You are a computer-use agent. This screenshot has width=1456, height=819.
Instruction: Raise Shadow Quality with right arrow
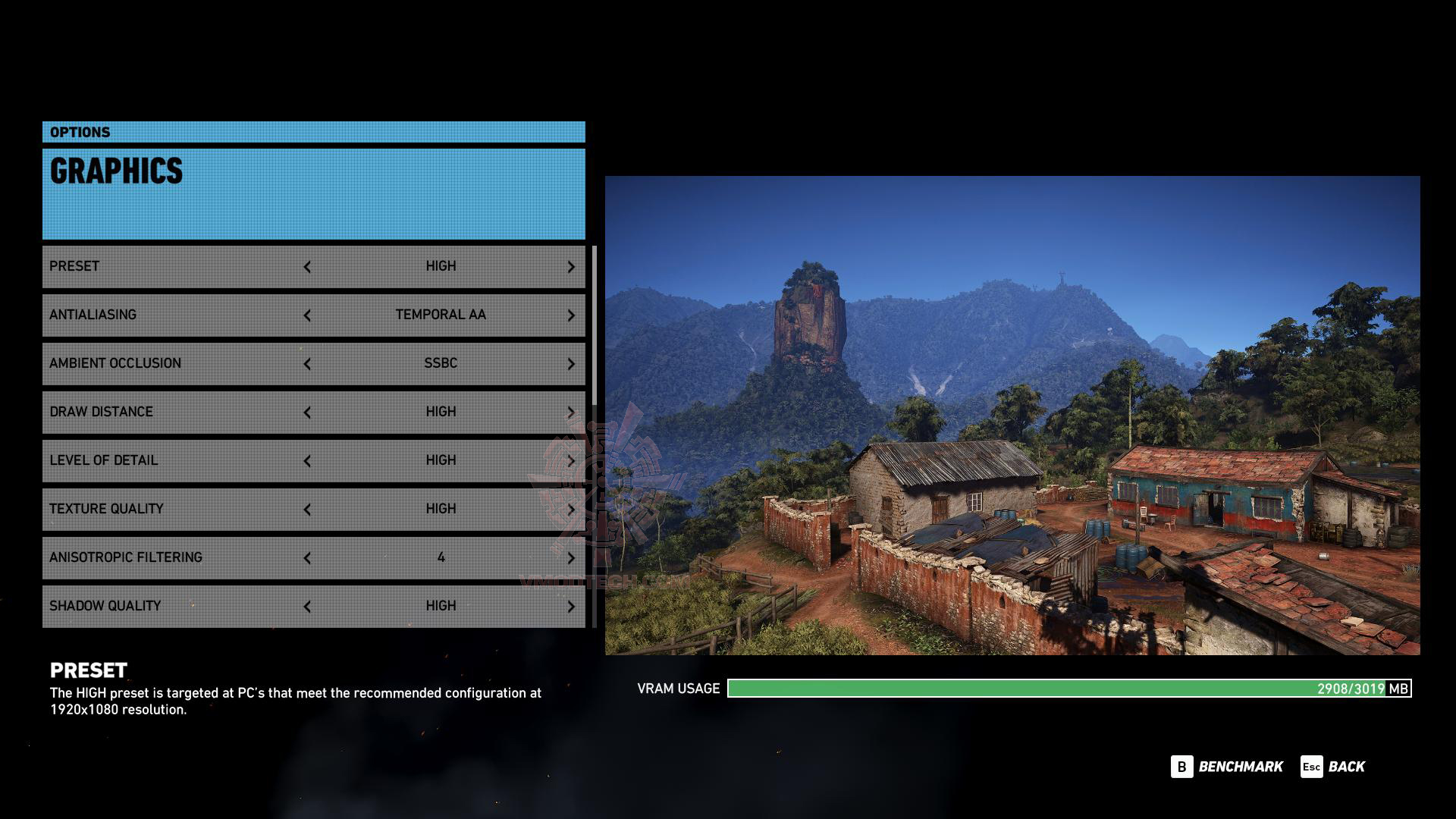(x=571, y=607)
